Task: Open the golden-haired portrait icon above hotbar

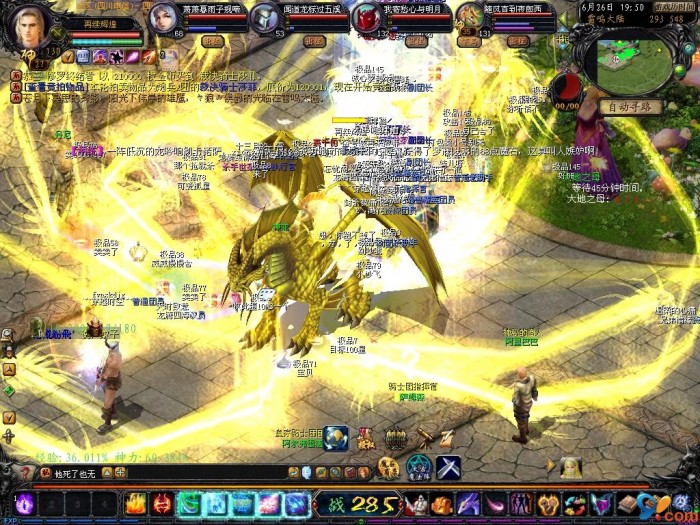Action: pyautogui.click(x=571, y=466)
